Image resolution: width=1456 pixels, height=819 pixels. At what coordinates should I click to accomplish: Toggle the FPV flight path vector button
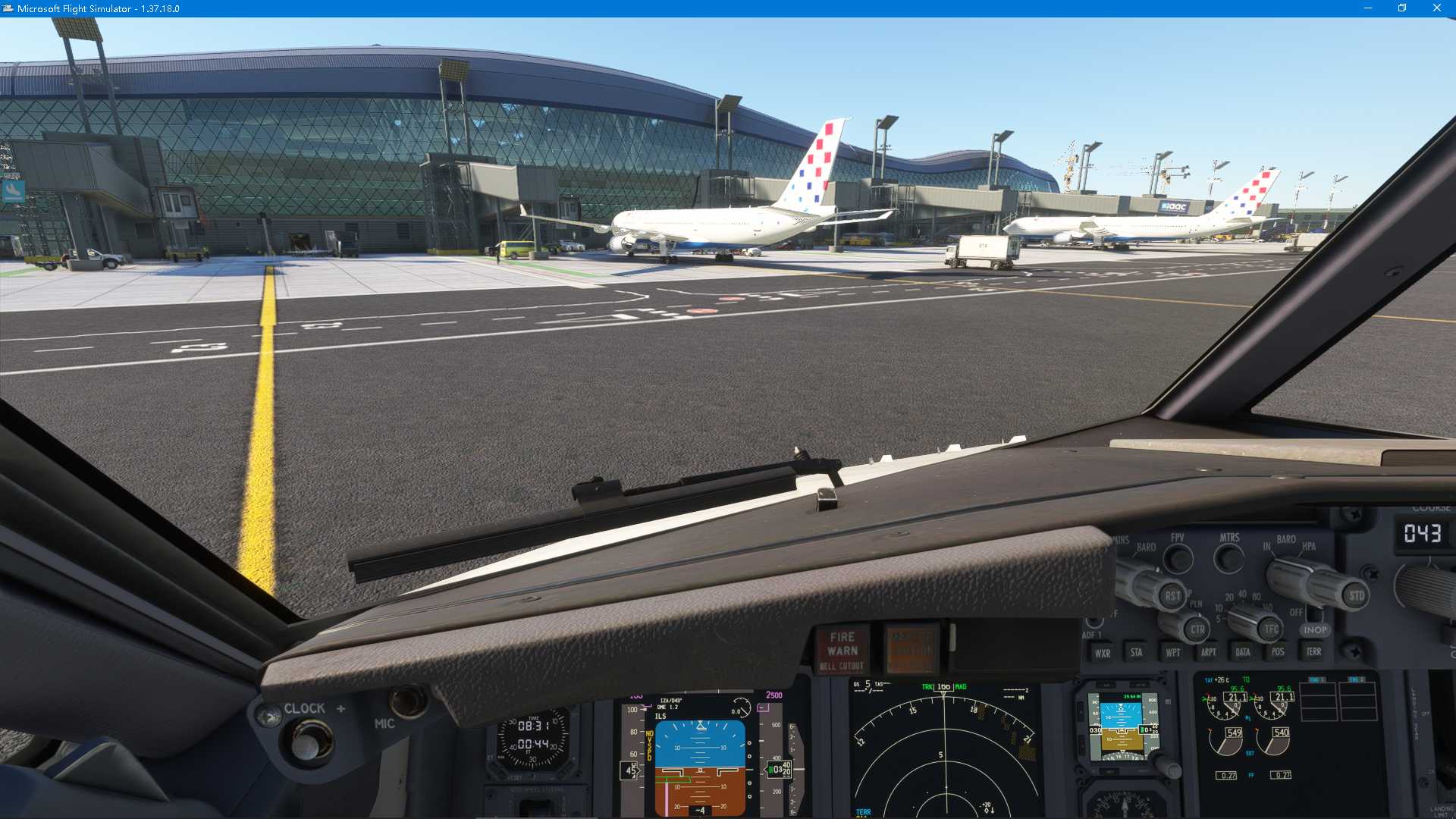point(1178,560)
